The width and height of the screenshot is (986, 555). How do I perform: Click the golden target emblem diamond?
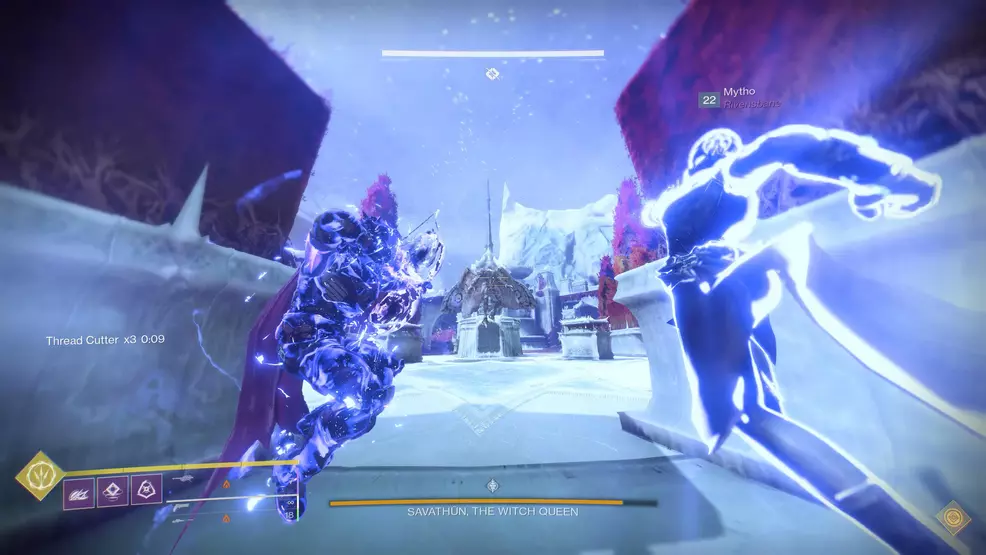(x=955, y=518)
